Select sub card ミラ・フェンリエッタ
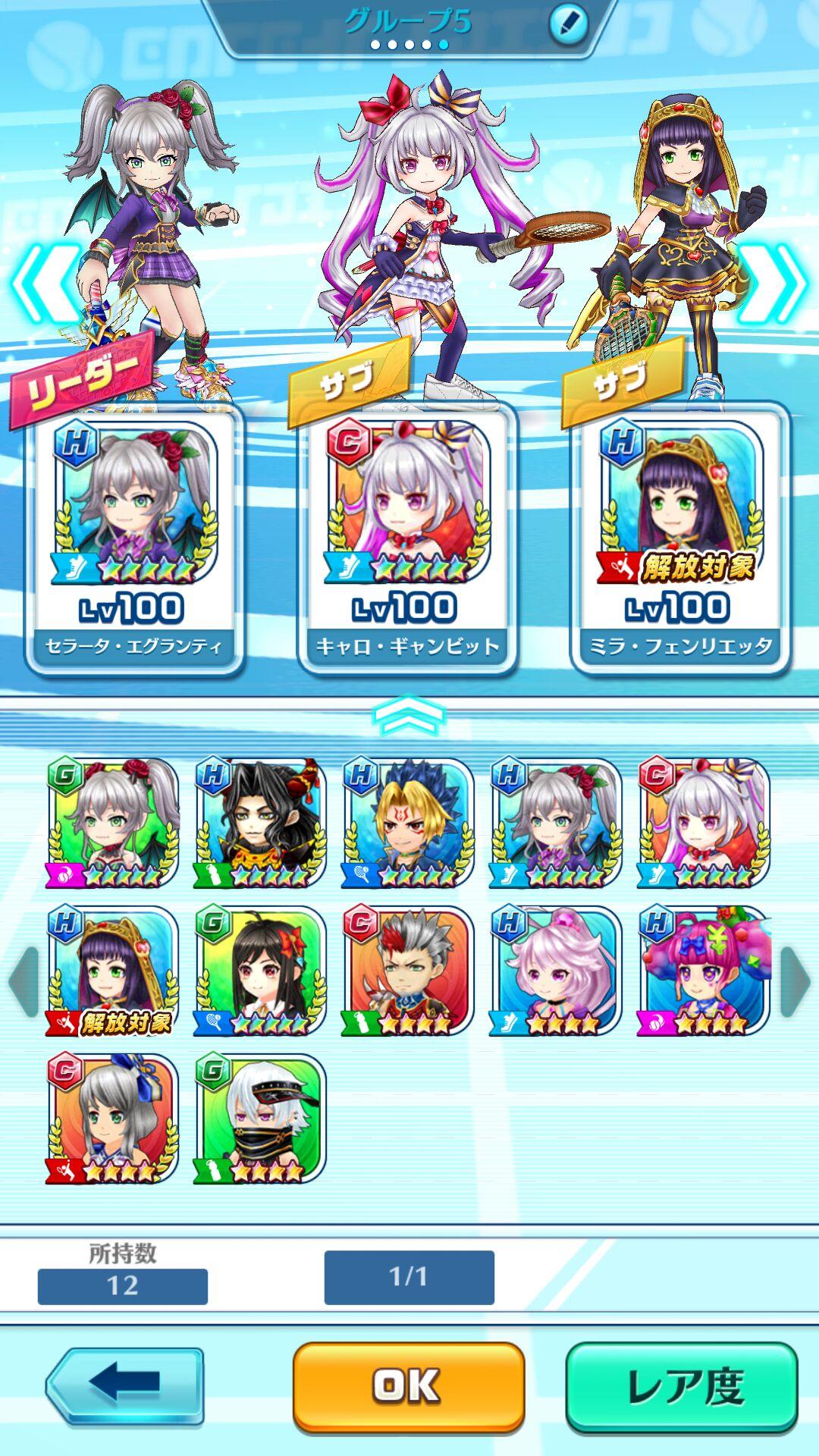Viewport: 819px width, 1456px height. 680,538
